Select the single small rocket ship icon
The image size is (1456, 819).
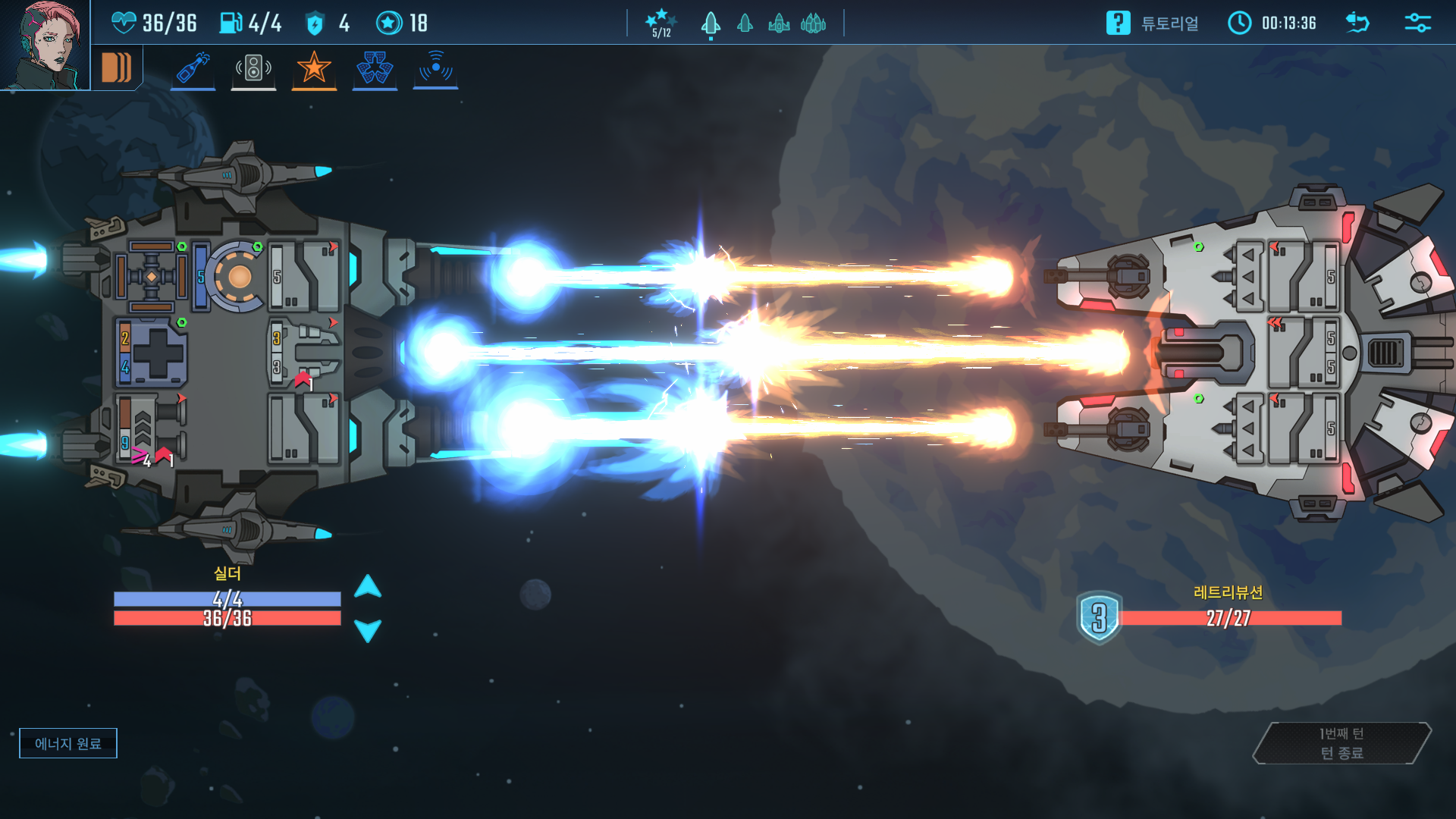point(745,24)
